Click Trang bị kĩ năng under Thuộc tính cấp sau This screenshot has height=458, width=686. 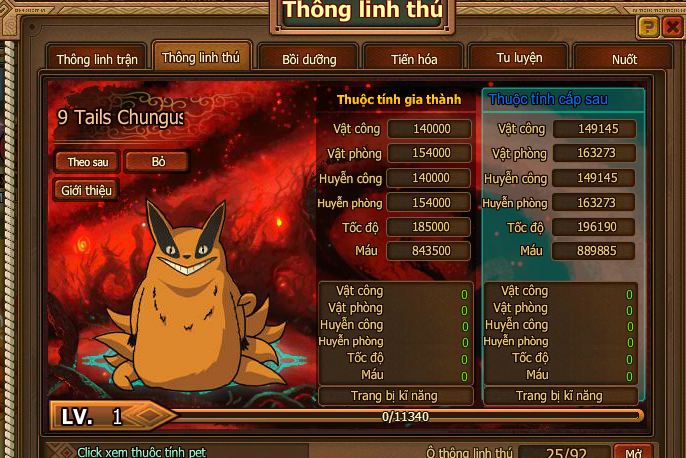559,396
